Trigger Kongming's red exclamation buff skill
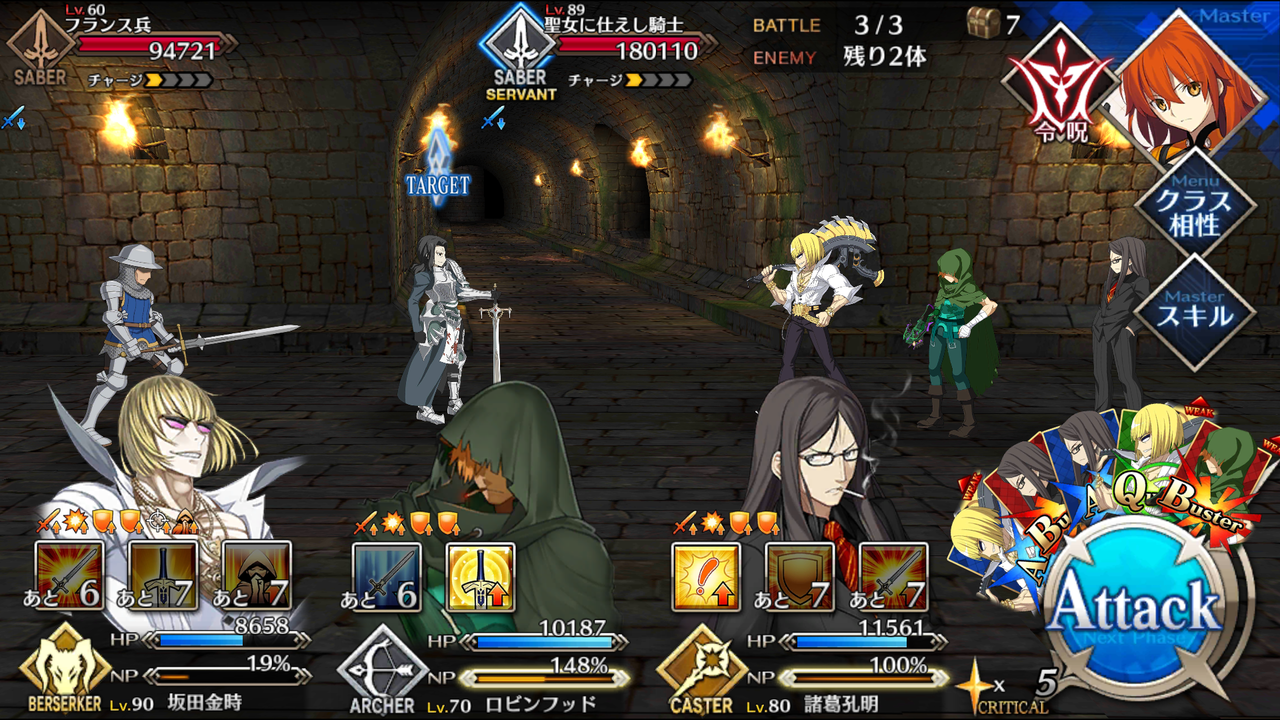The image size is (1280, 720). pos(706,575)
